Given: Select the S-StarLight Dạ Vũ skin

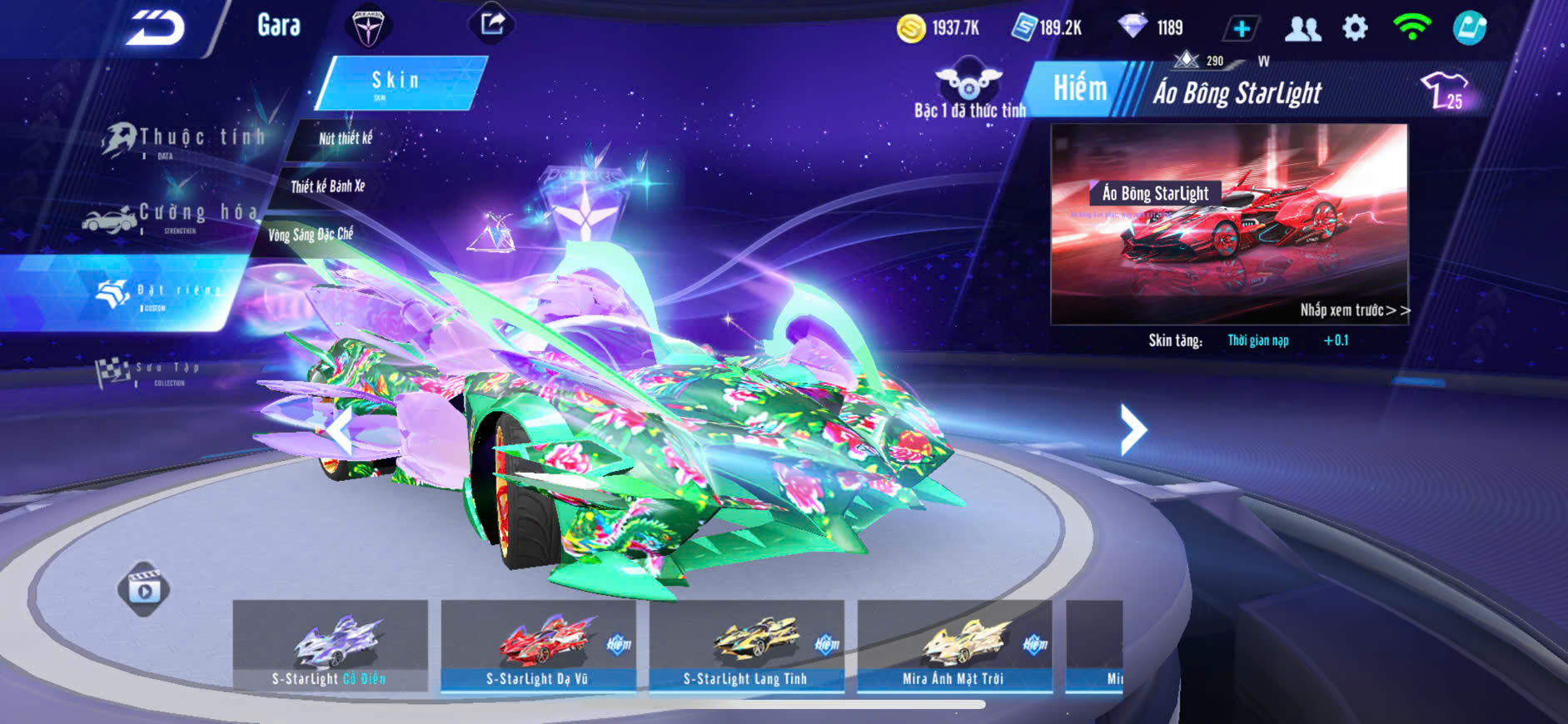Looking at the screenshot, I should (x=538, y=647).
